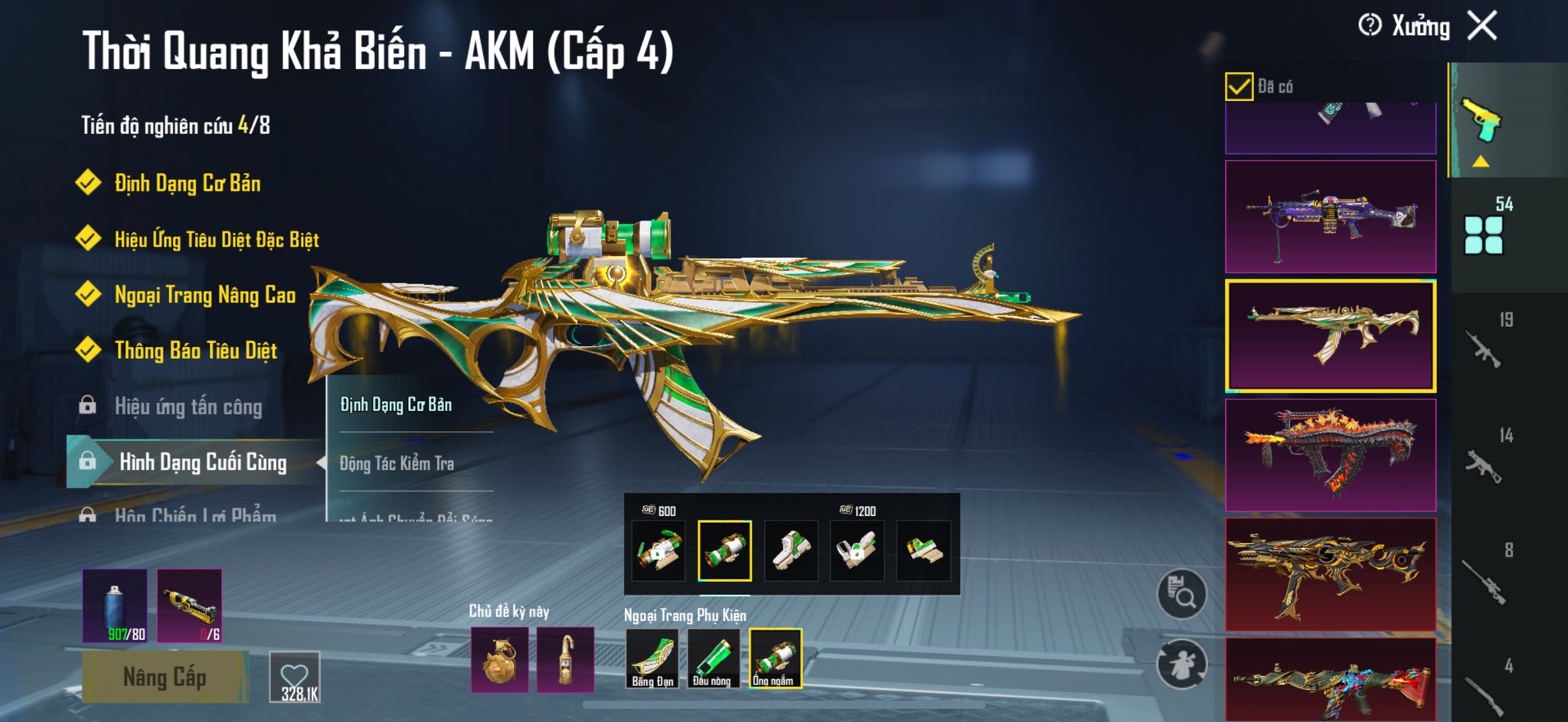The width and height of the screenshot is (1568, 722).
Task: Like the skin with the heart button
Action: tap(295, 677)
